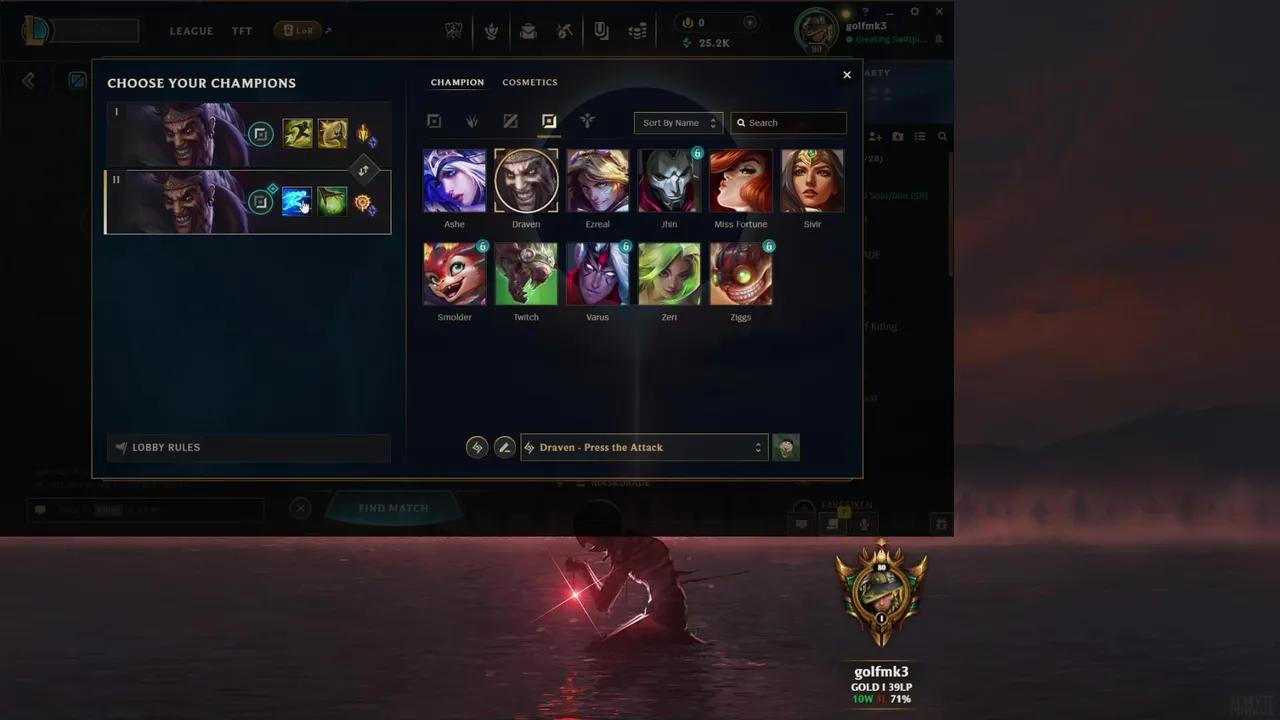Select the Support role filter icon
Viewport: 1280px width, 720px height.
[587, 122]
